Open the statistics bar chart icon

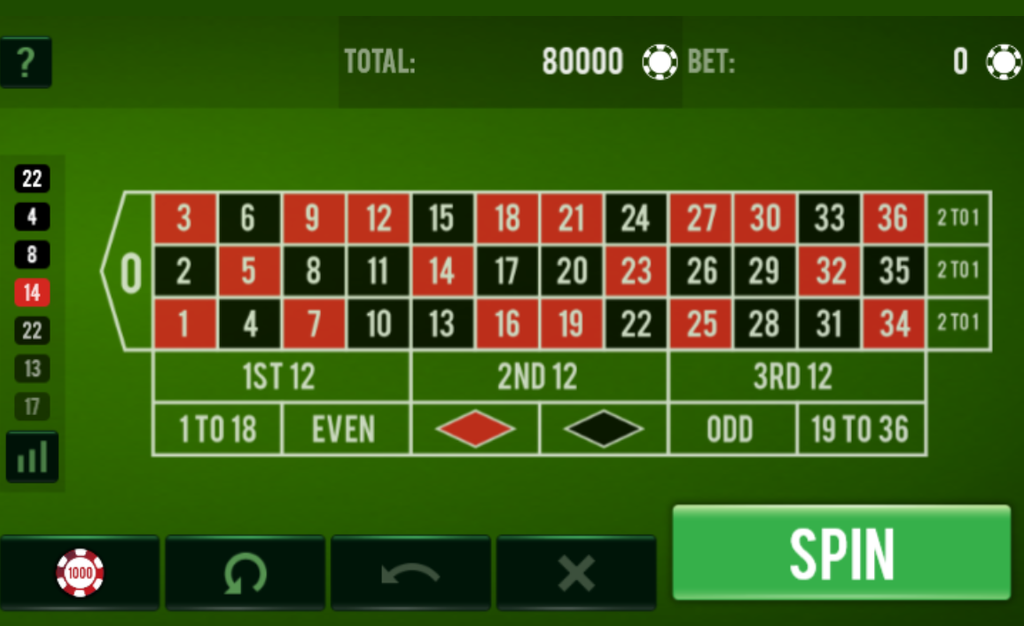(32, 457)
